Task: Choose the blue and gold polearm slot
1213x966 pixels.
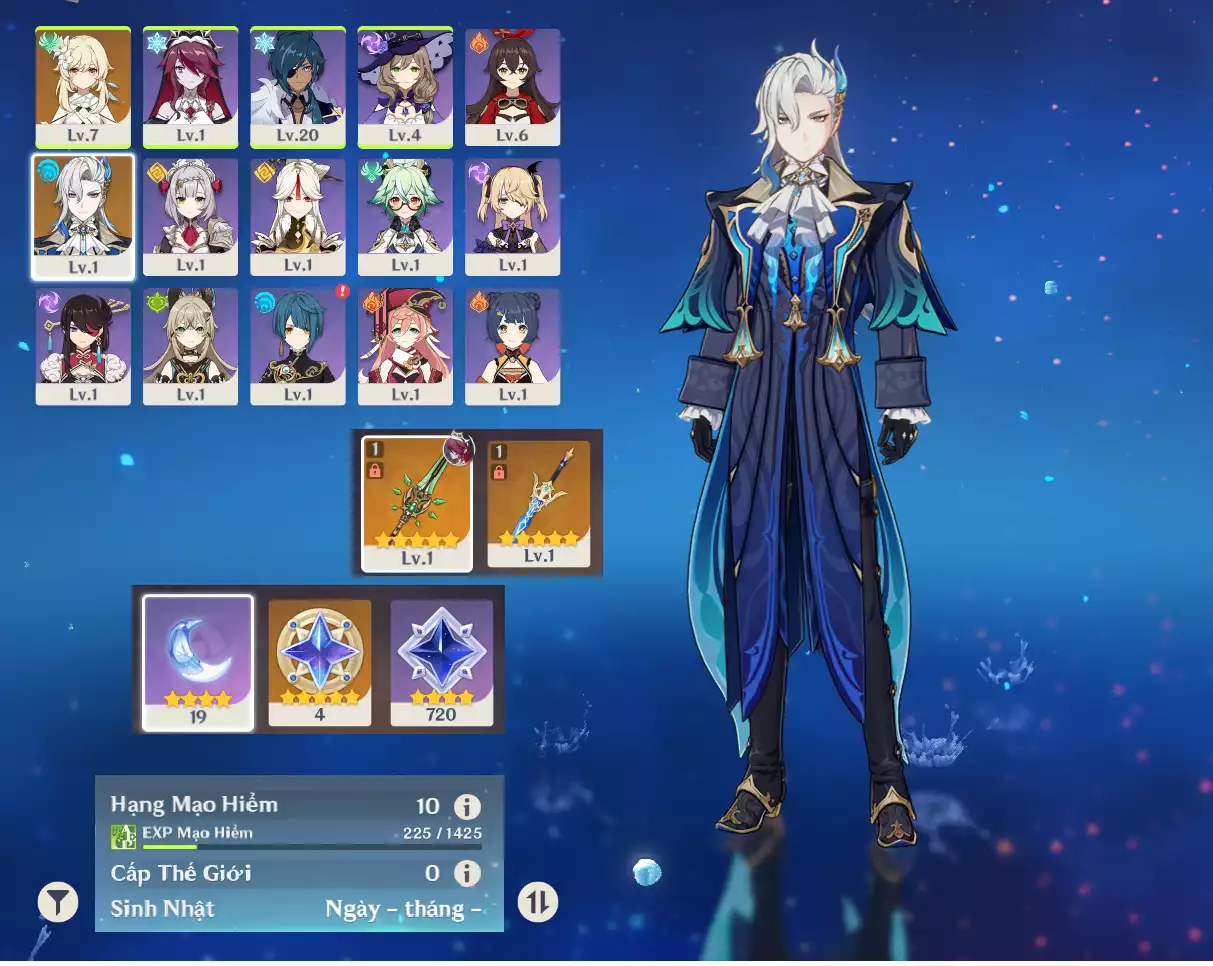Action: pos(539,503)
